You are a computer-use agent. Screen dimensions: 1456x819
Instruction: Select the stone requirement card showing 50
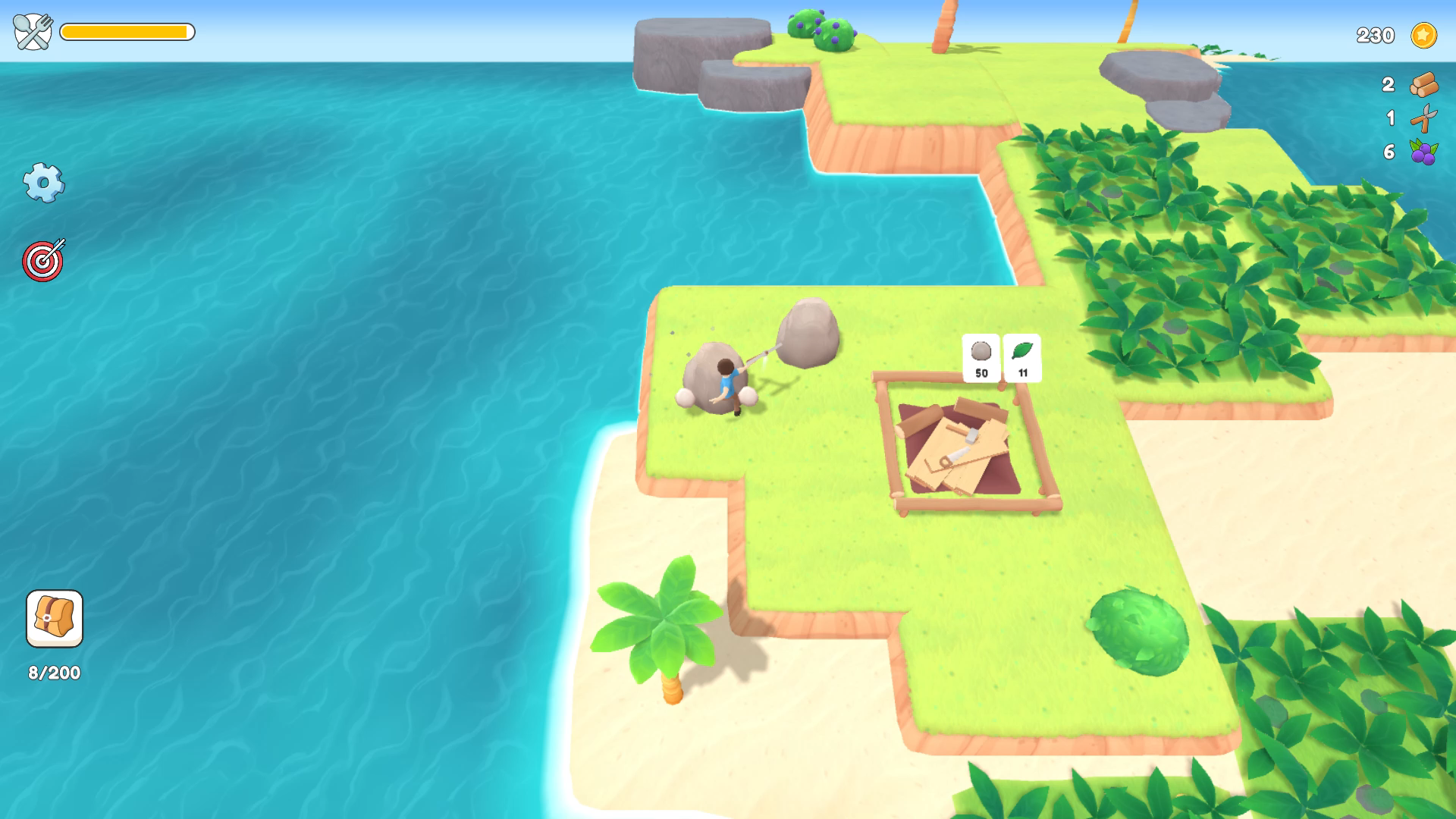tap(981, 356)
